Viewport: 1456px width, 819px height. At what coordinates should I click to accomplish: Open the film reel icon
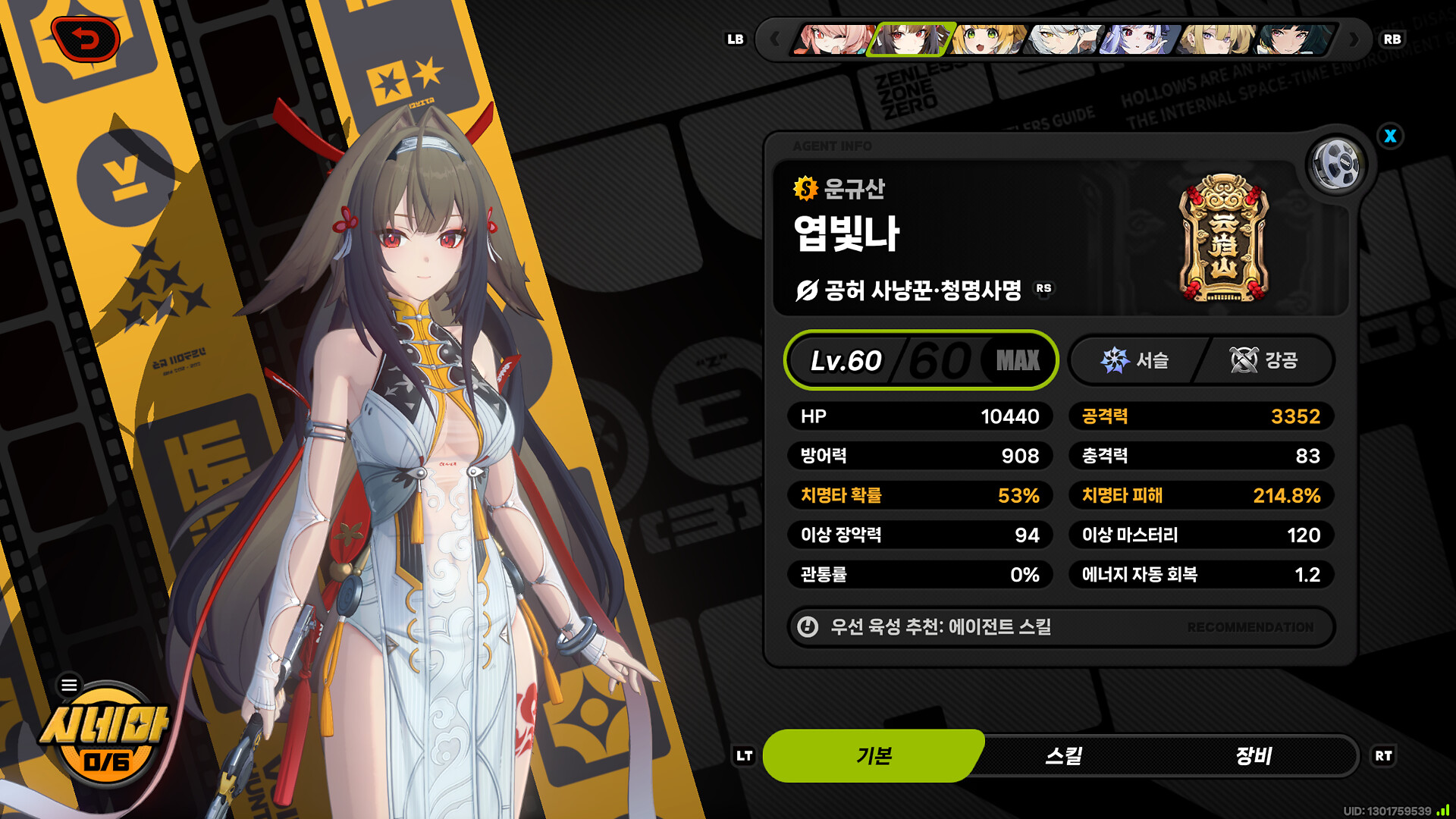click(1335, 164)
